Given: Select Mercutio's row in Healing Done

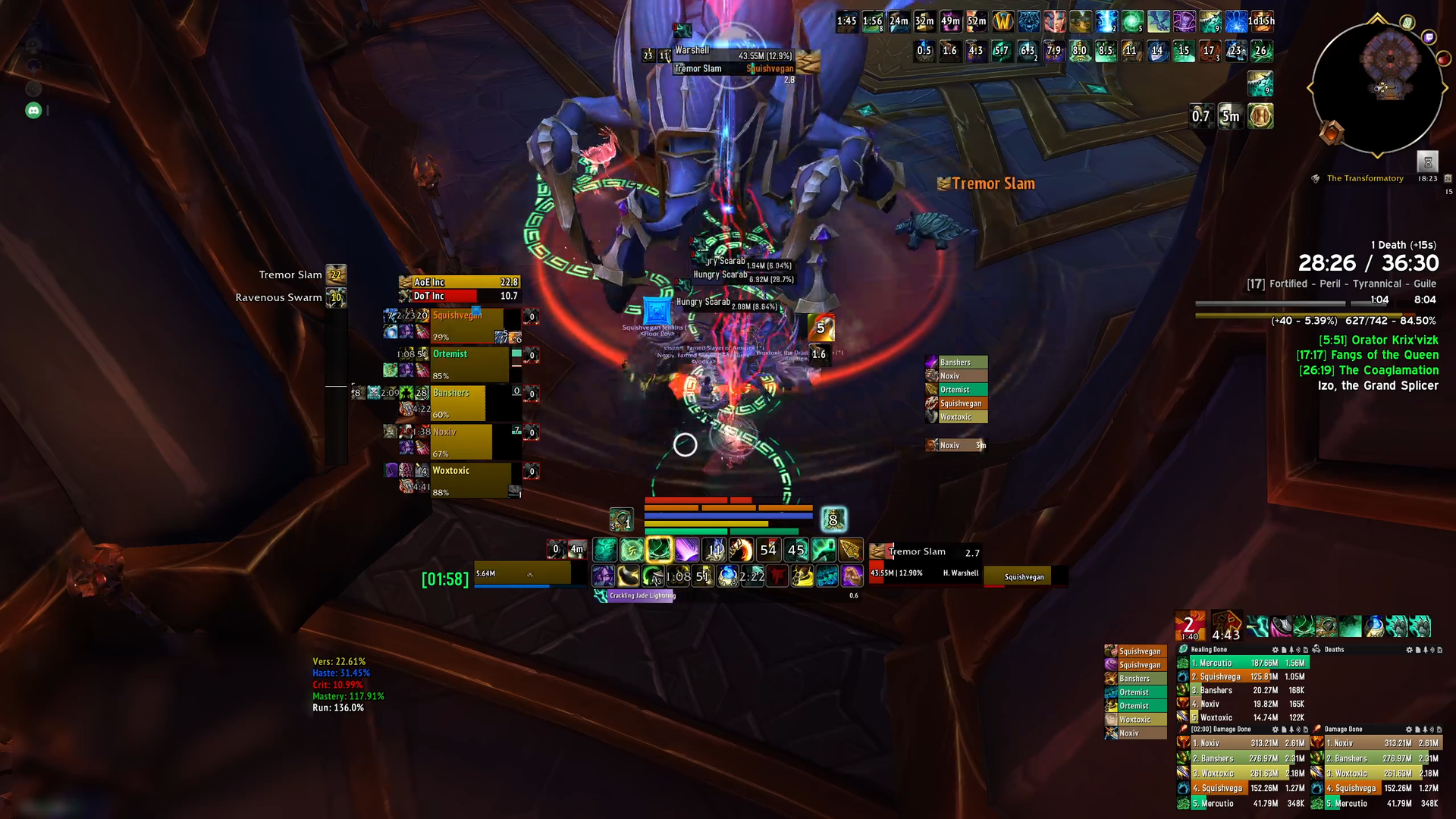Looking at the screenshot, I should tap(1244, 663).
